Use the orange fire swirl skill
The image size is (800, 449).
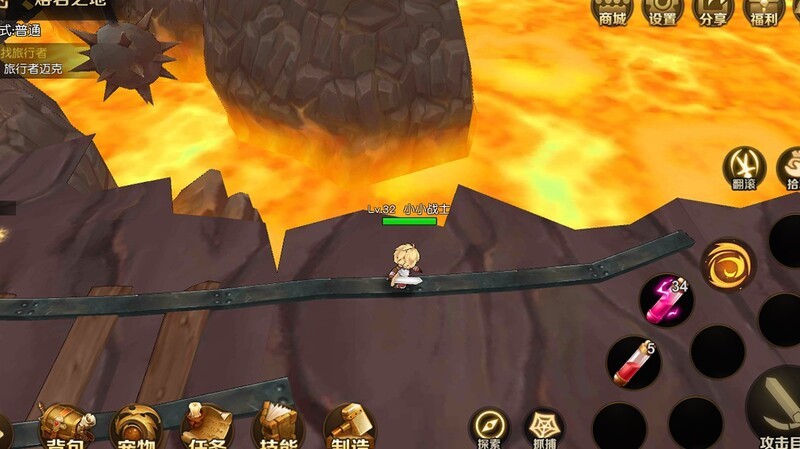click(727, 265)
